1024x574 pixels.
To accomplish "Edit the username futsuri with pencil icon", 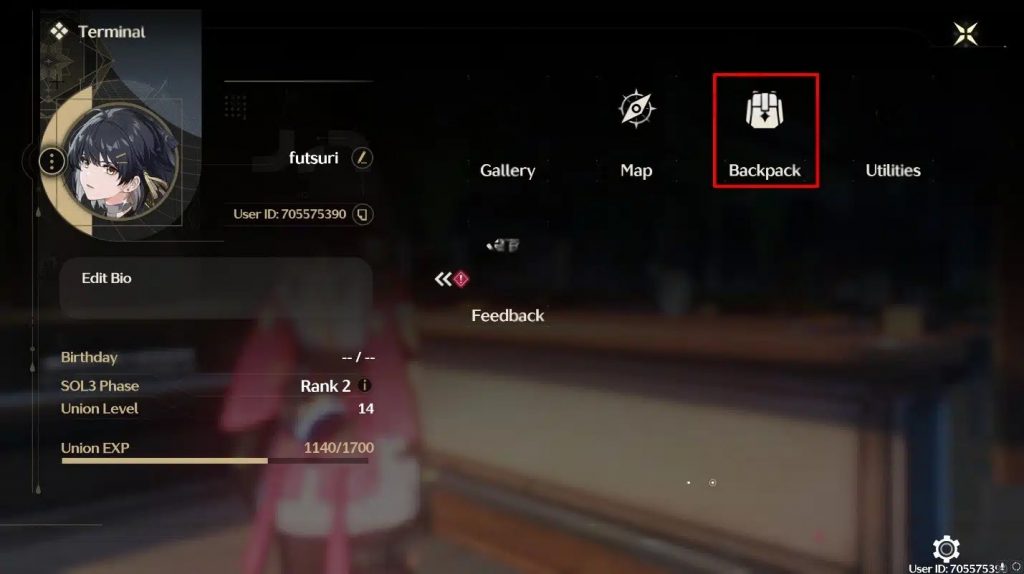I will click(362, 158).
